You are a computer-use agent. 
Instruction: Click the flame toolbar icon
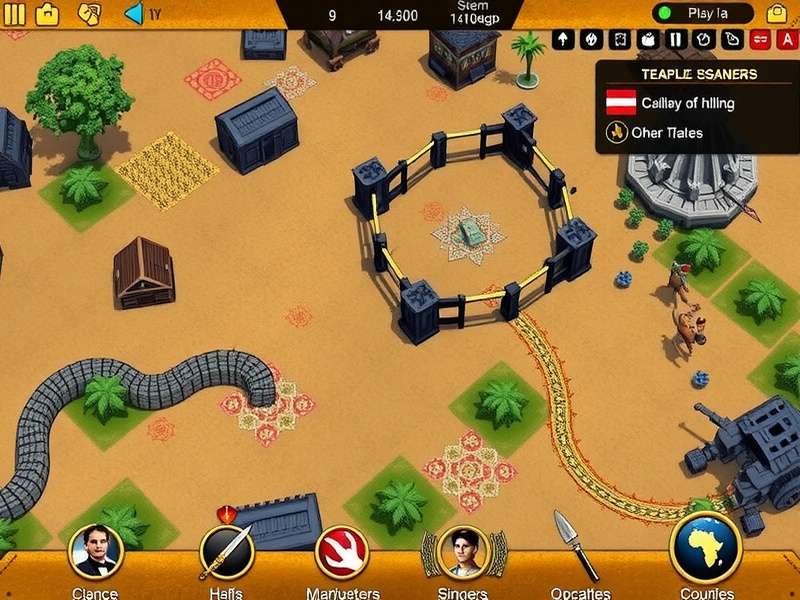[591, 40]
